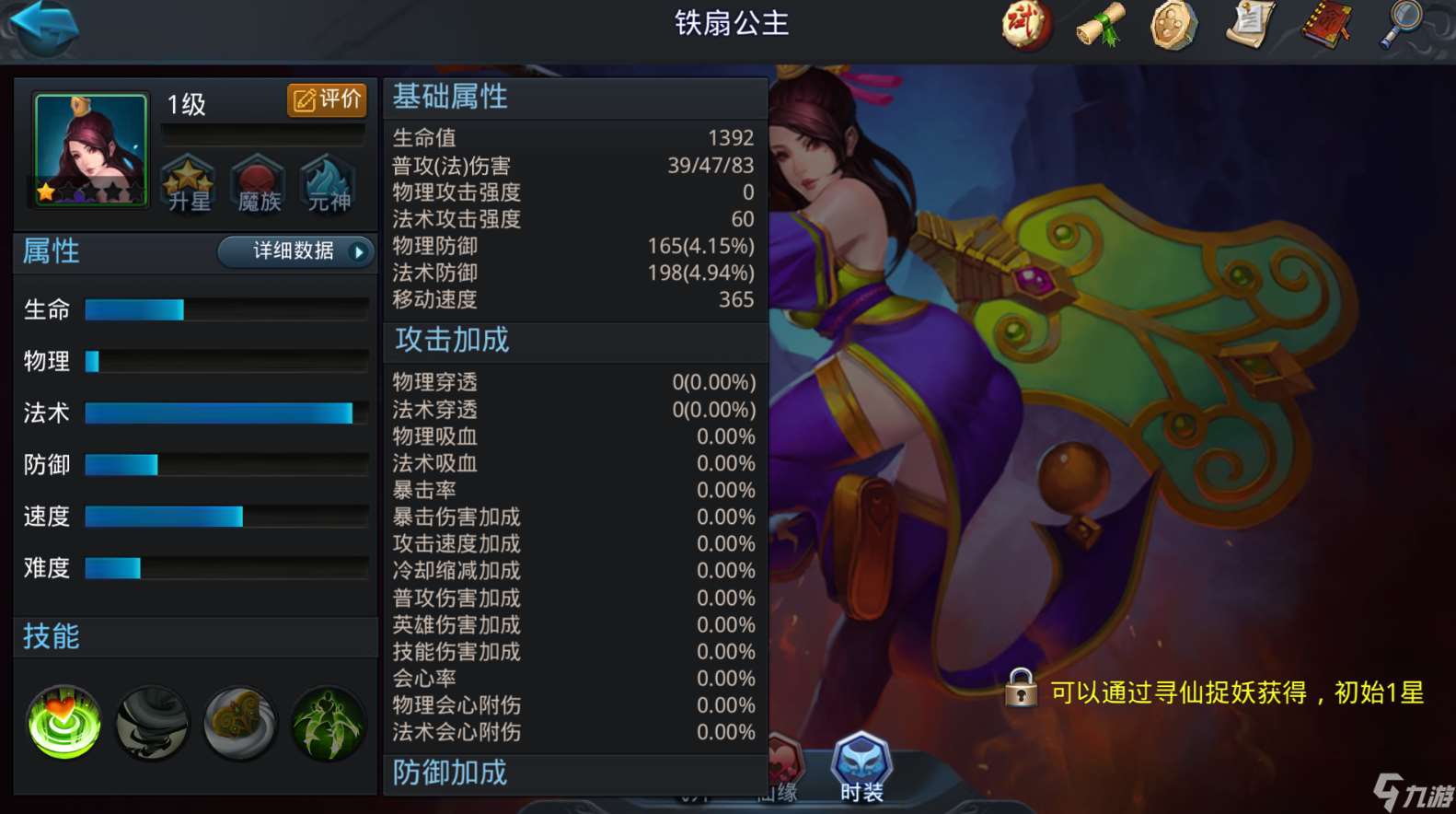The height and width of the screenshot is (814, 1456).
Task: Click the hero portrait thumbnail
Action: point(87,147)
